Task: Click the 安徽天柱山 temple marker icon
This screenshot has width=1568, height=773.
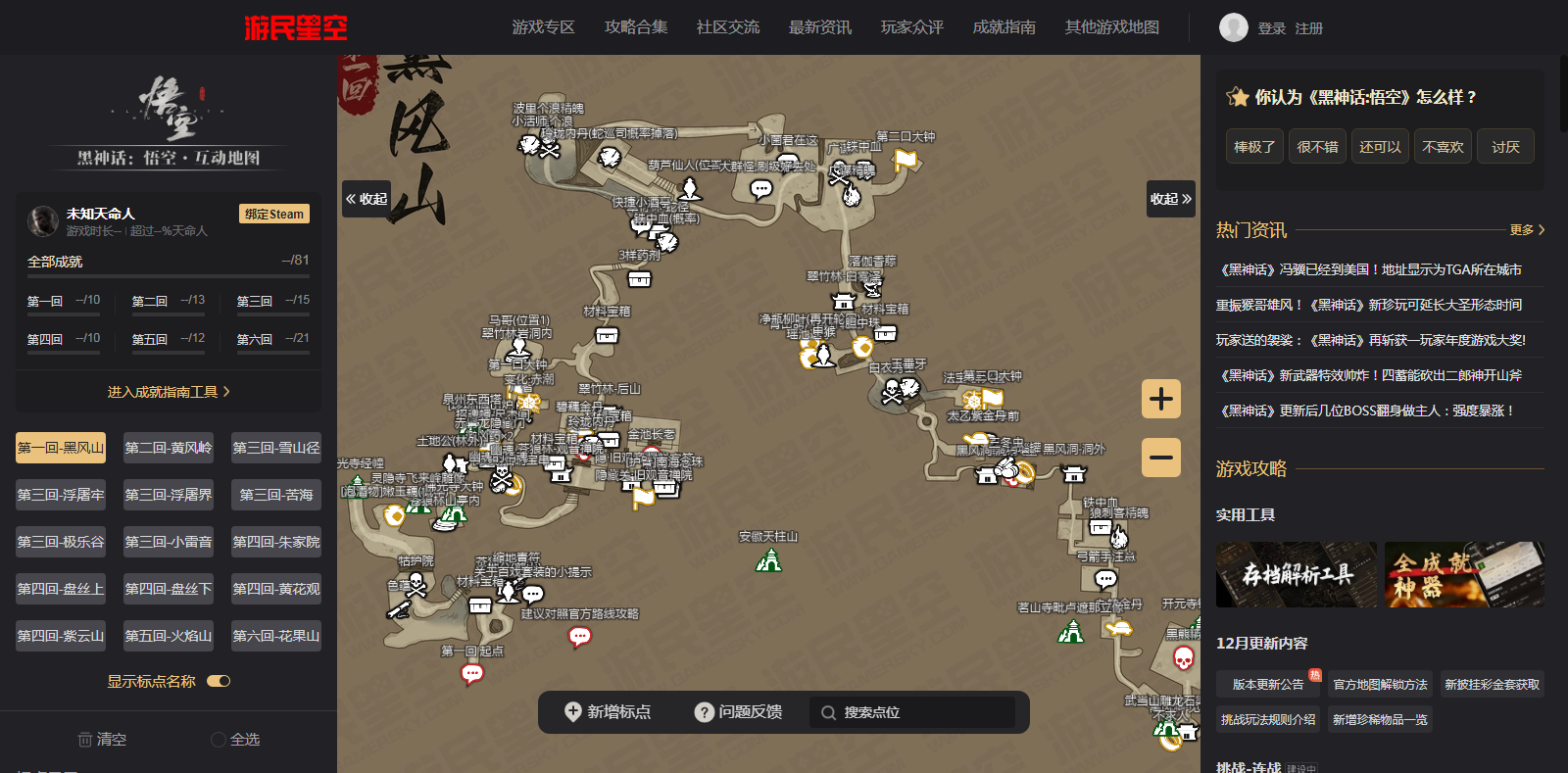Action: click(770, 560)
